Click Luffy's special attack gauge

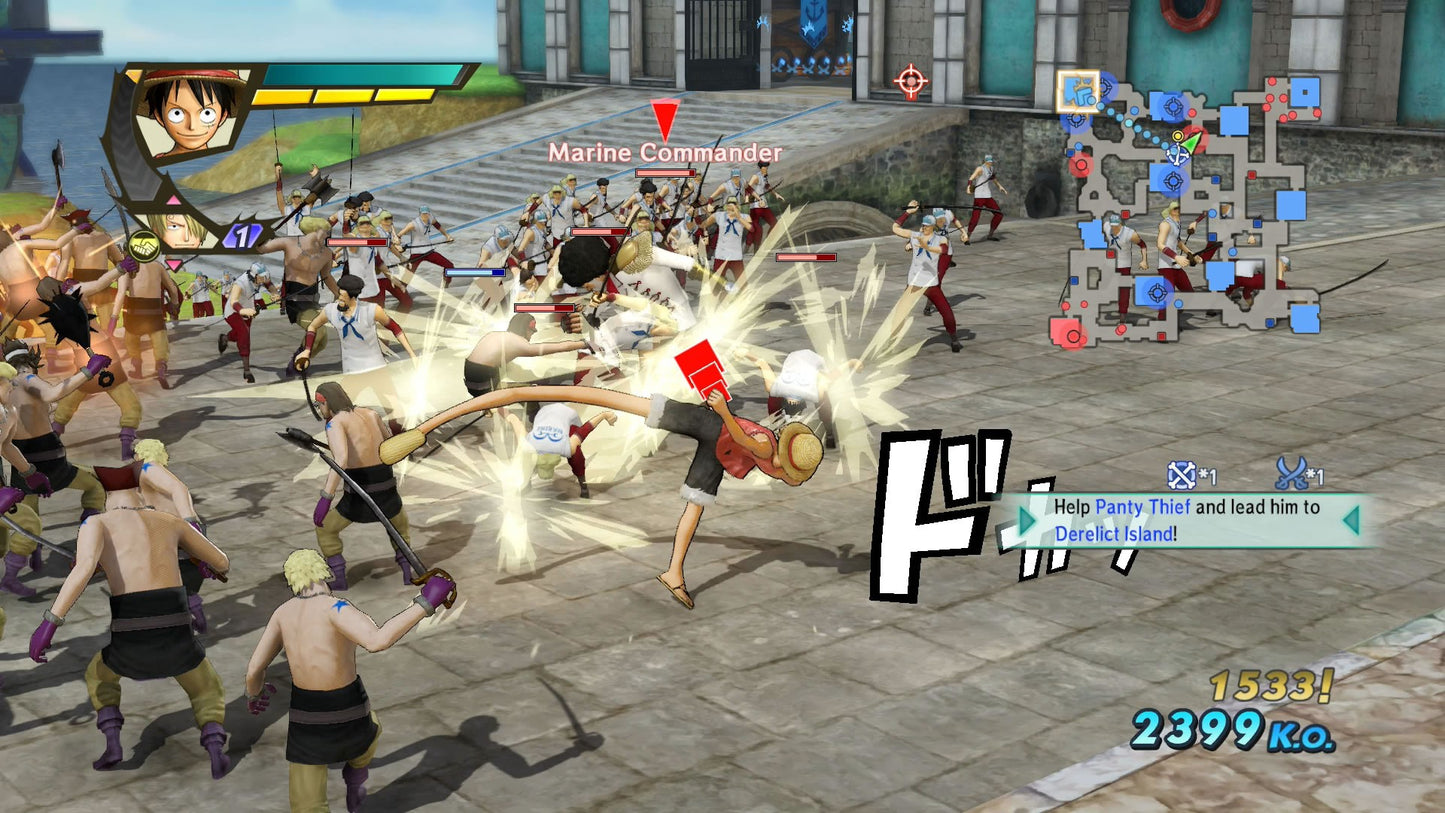345,97
